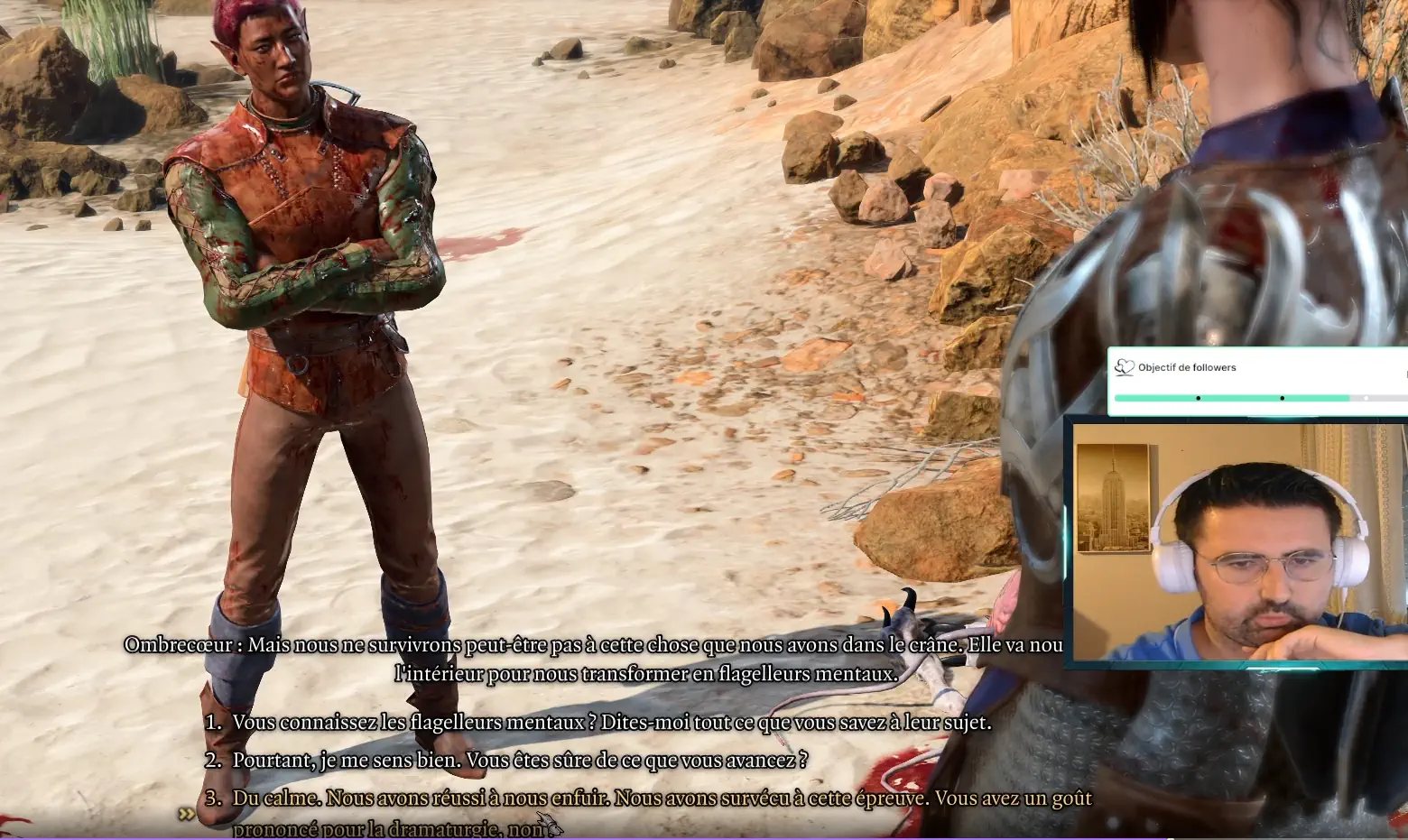1408x840 pixels.
Task: Ask Shadowheart what she knows about flagelleurs mentaux
Action: 611,723
